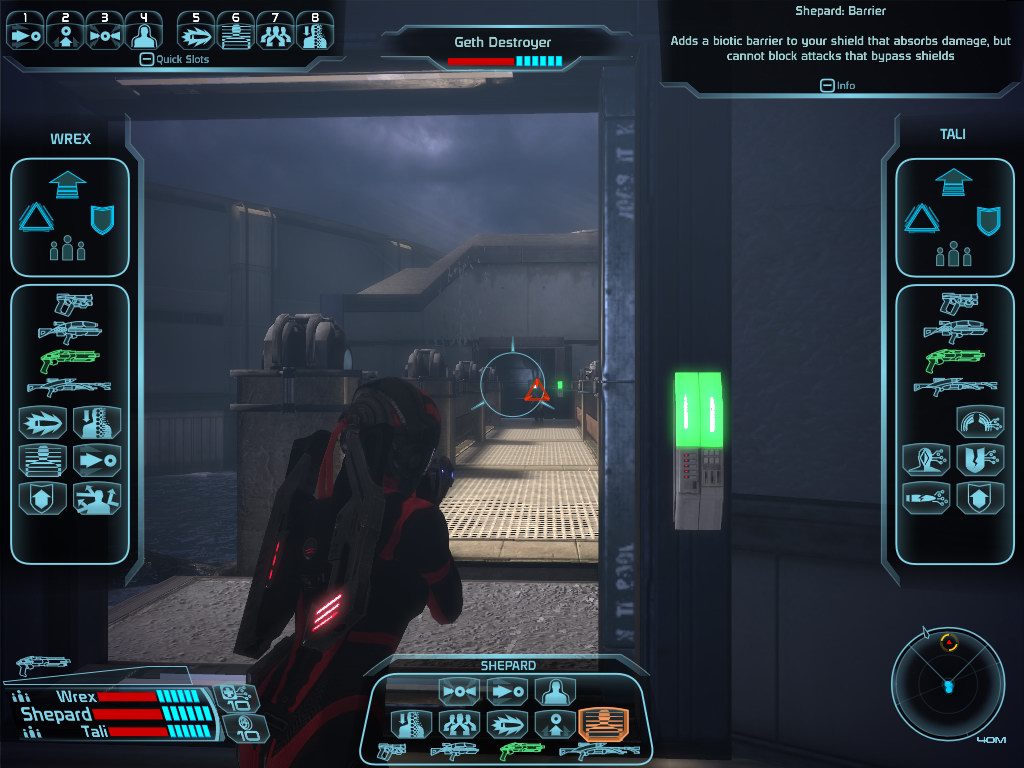
Task: Order Wrex to move with the arrow command
Action: 68,184
